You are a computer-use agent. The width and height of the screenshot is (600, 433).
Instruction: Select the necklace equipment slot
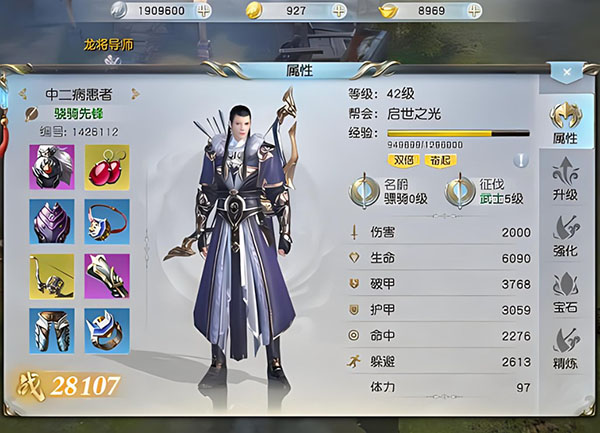[107, 222]
